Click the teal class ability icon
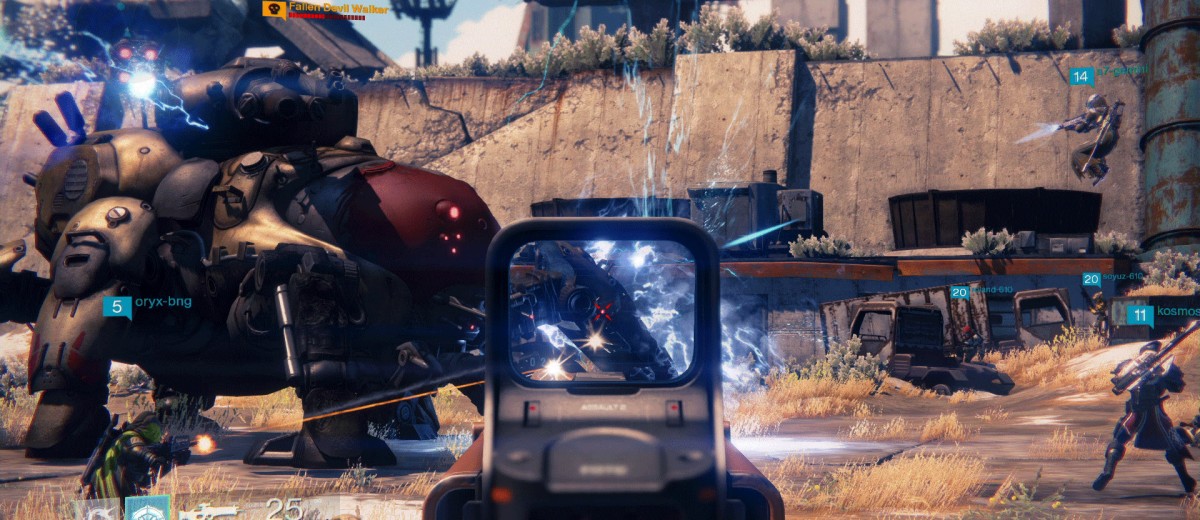The height and width of the screenshot is (520, 1200). [147, 509]
